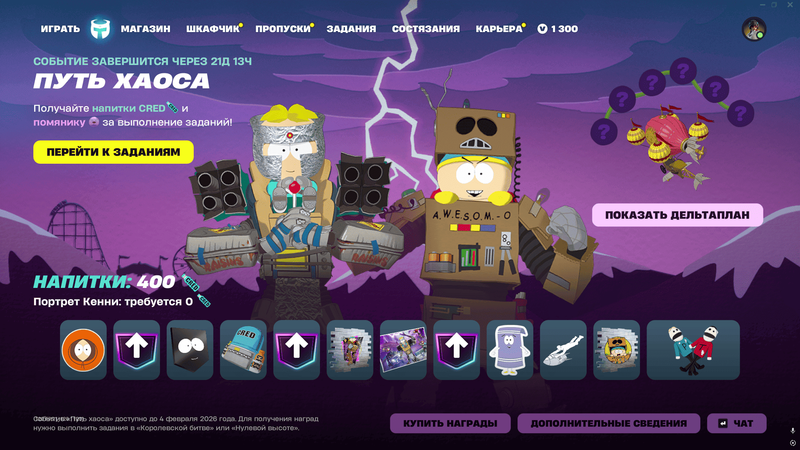The image size is (800, 450).
Task: Open the КАРЬЕРА career tab
Action: coord(499,29)
